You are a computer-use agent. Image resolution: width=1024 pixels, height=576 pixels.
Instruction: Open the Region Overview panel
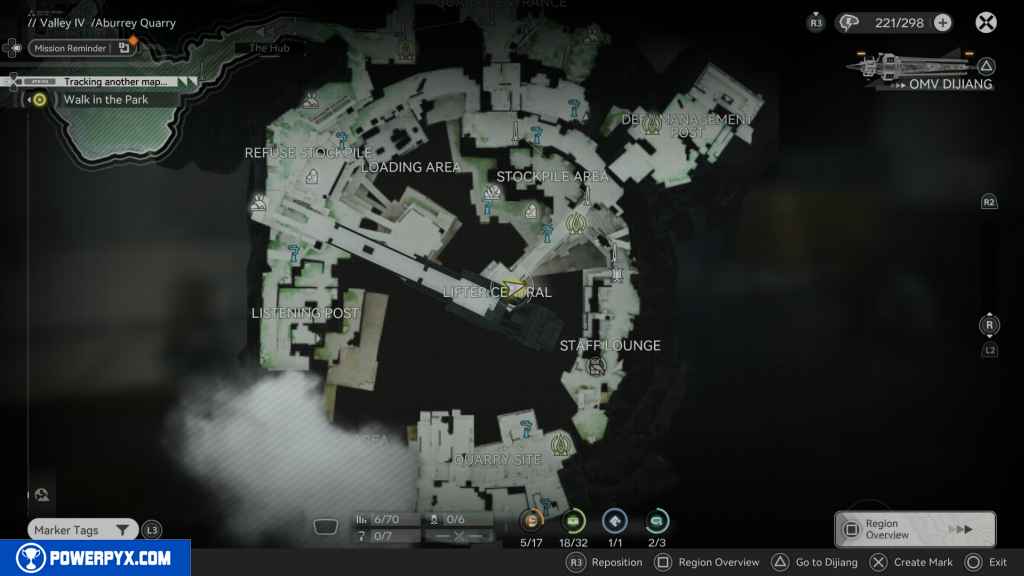[914, 529]
